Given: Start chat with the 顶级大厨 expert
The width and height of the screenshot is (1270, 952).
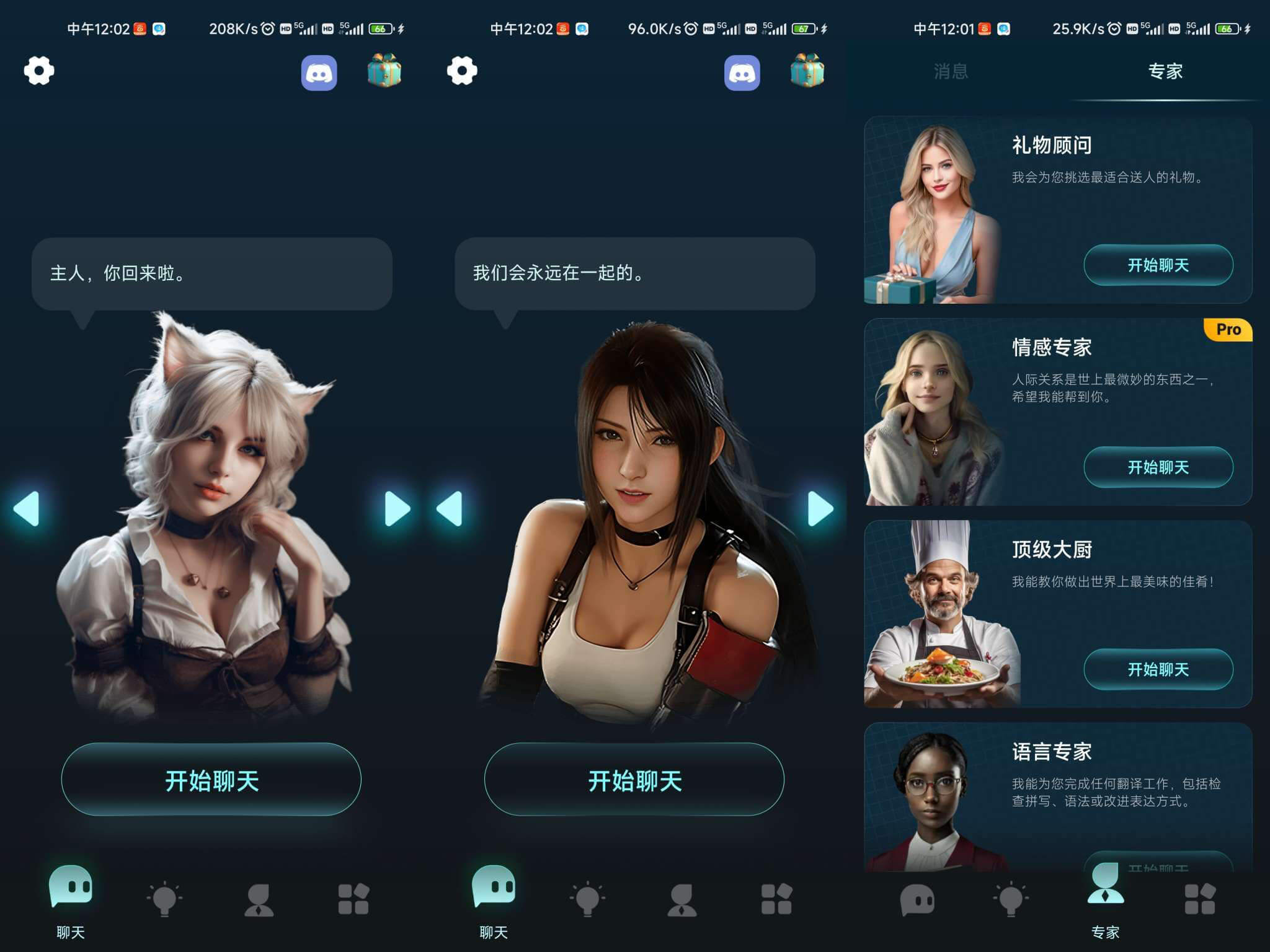Looking at the screenshot, I should point(1158,669).
